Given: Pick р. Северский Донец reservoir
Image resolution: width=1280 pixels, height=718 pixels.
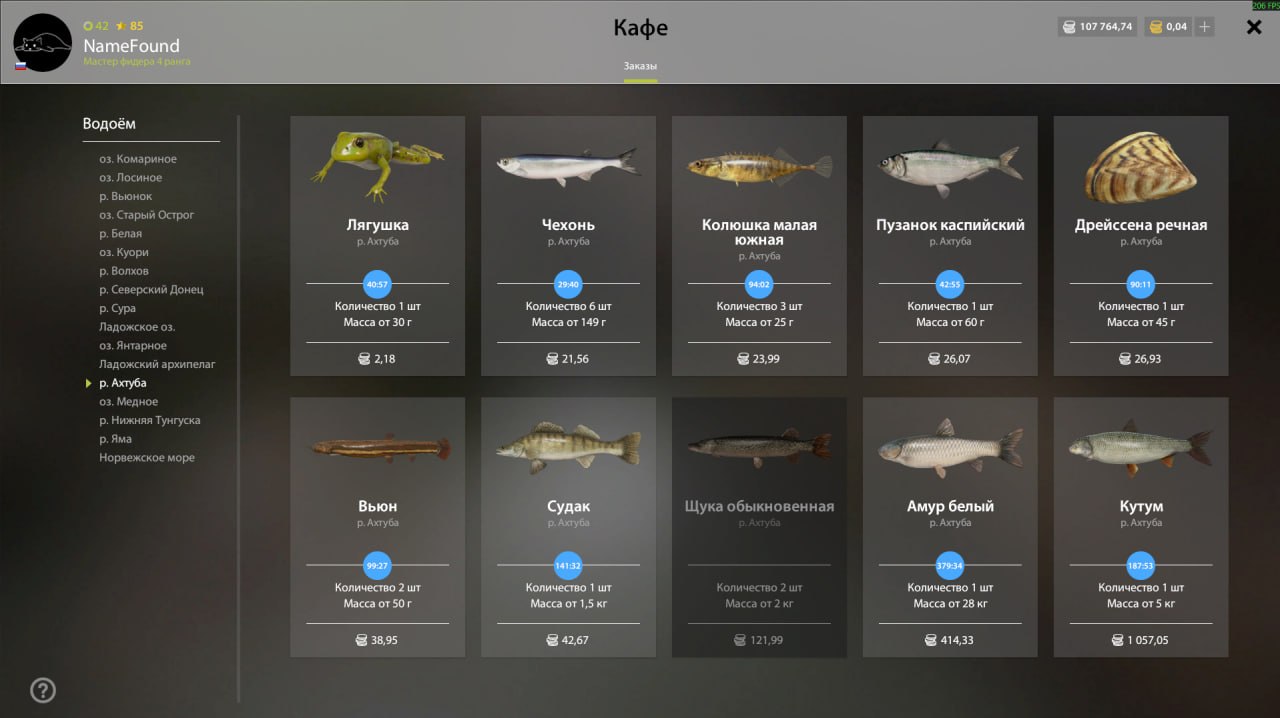Looking at the screenshot, I should (x=151, y=290).
